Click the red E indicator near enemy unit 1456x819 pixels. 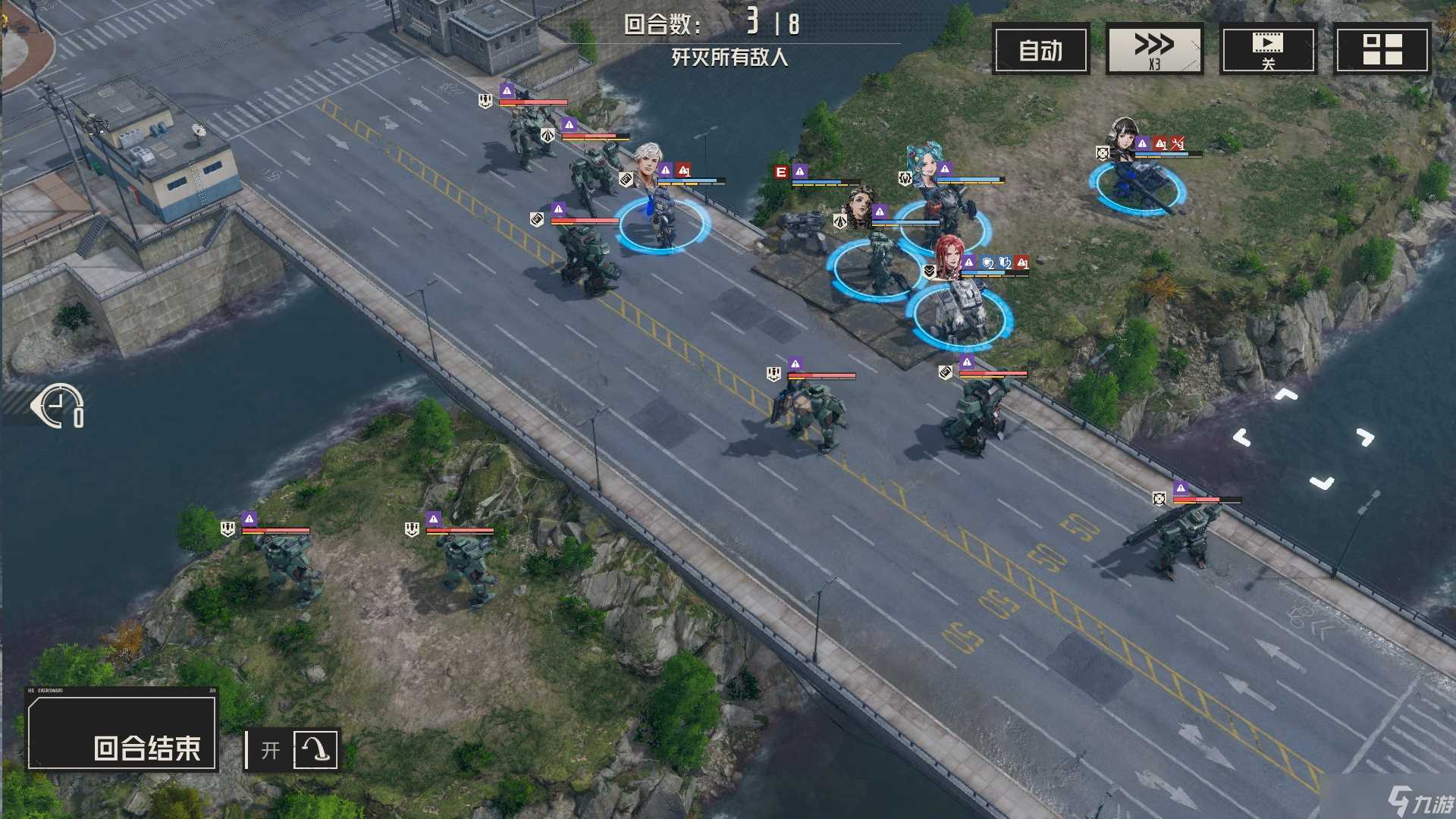[x=781, y=170]
